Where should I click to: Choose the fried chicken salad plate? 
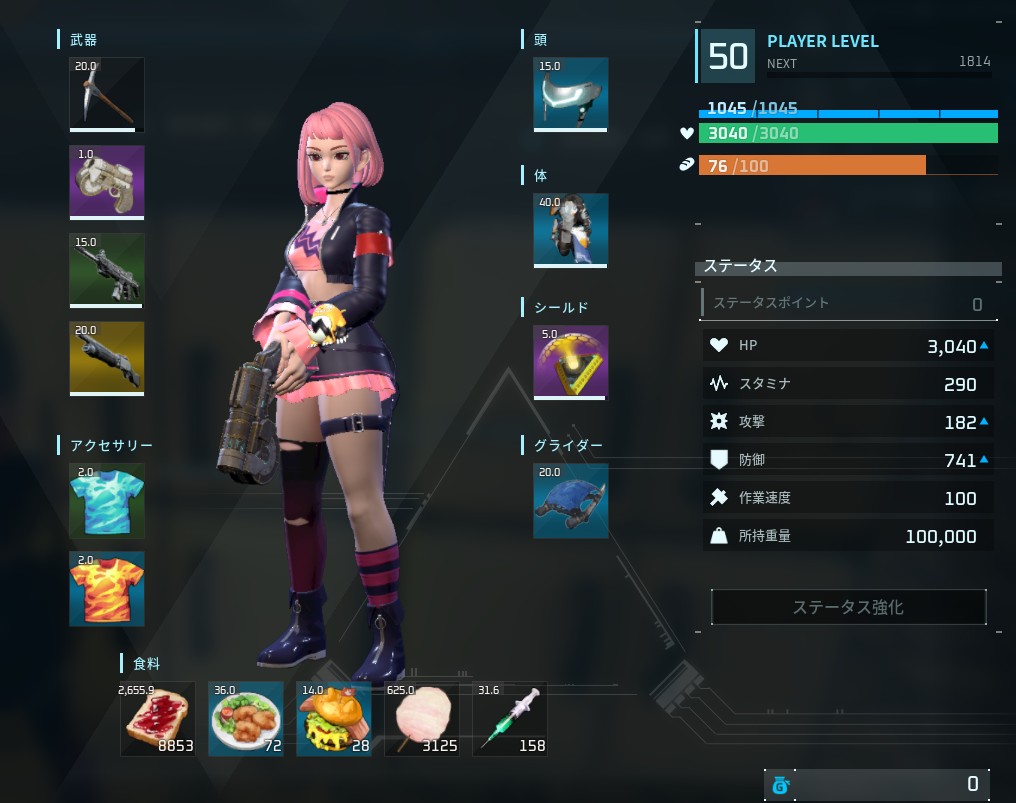click(245, 719)
